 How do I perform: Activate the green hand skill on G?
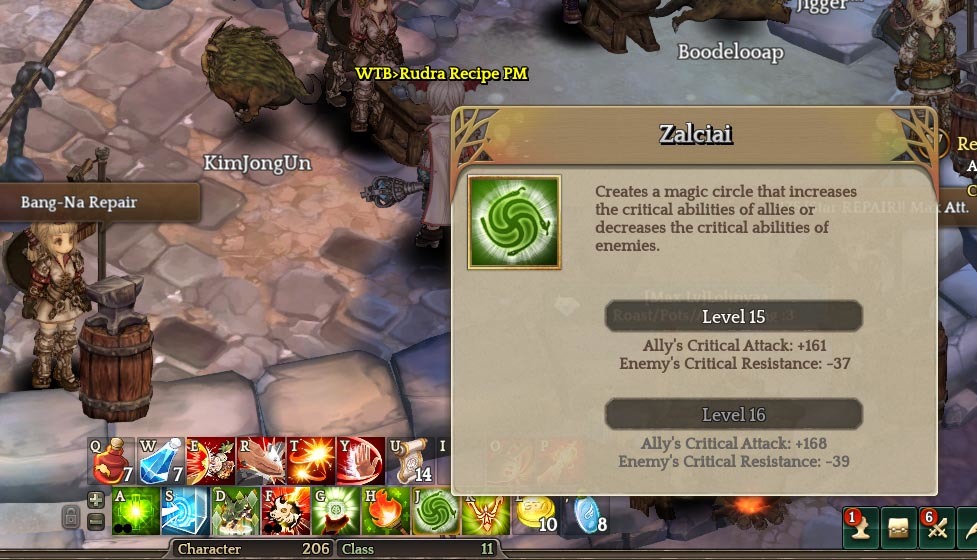coord(335,510)
